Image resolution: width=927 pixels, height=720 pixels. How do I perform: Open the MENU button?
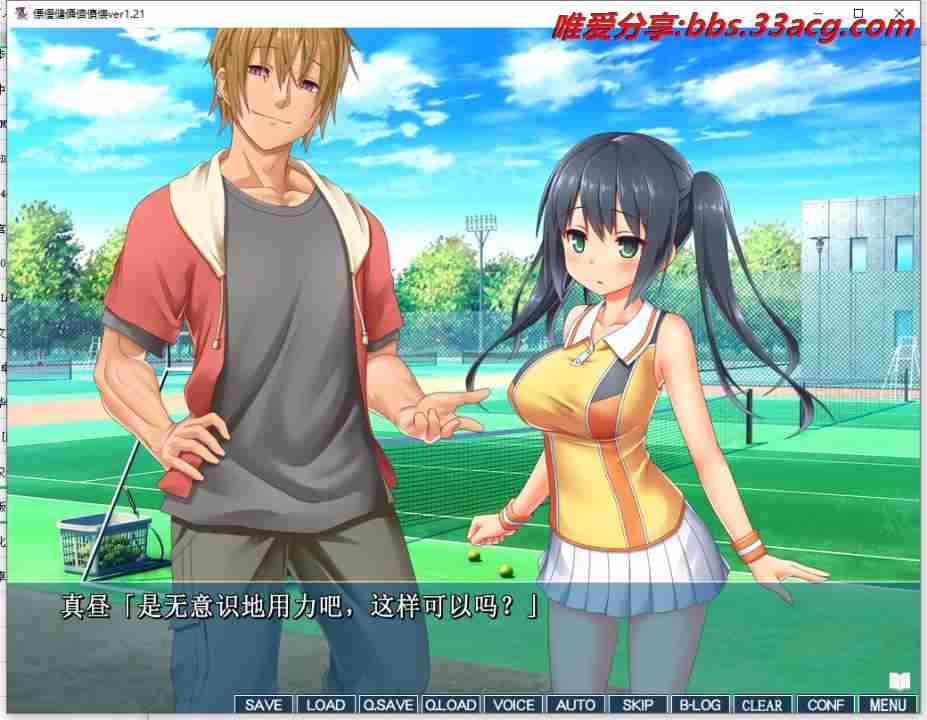pos(887,705)
